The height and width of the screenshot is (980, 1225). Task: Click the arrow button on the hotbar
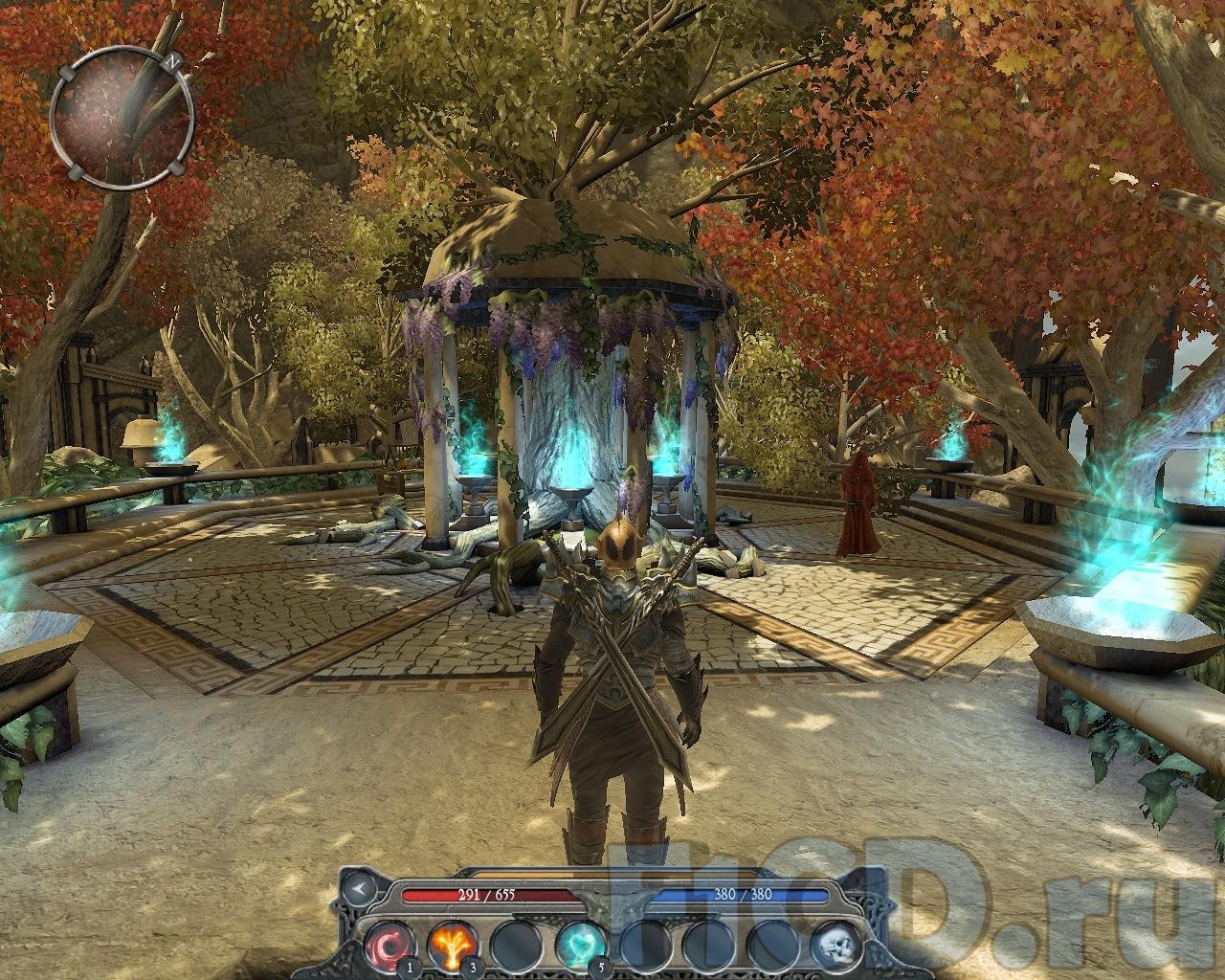click(360, 889)
